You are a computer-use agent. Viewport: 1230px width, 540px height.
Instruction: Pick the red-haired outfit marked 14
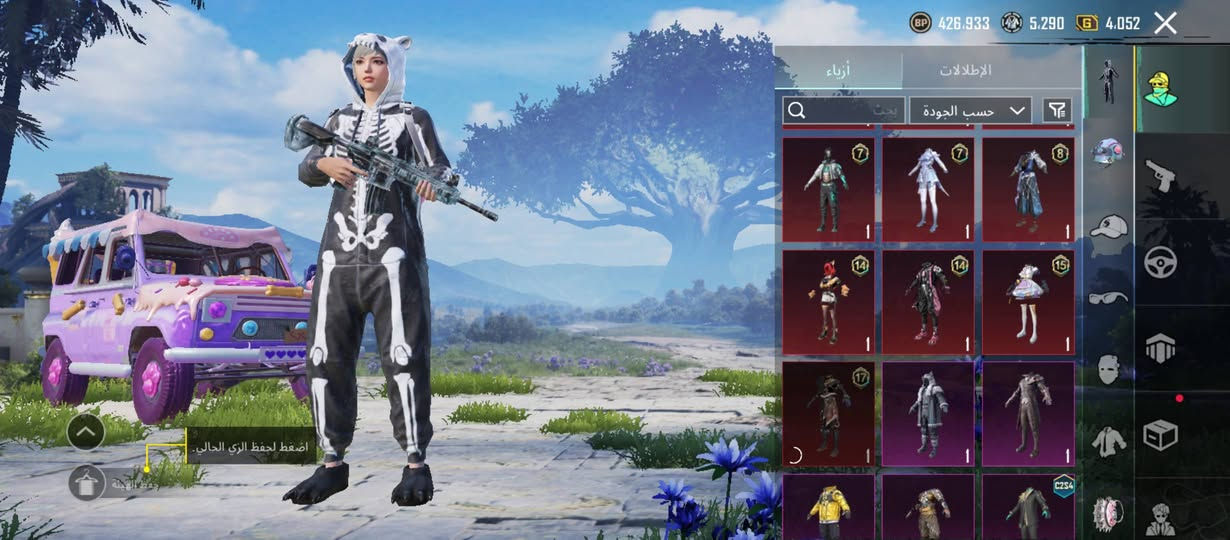pyautogui.click(x=828, y=302)
